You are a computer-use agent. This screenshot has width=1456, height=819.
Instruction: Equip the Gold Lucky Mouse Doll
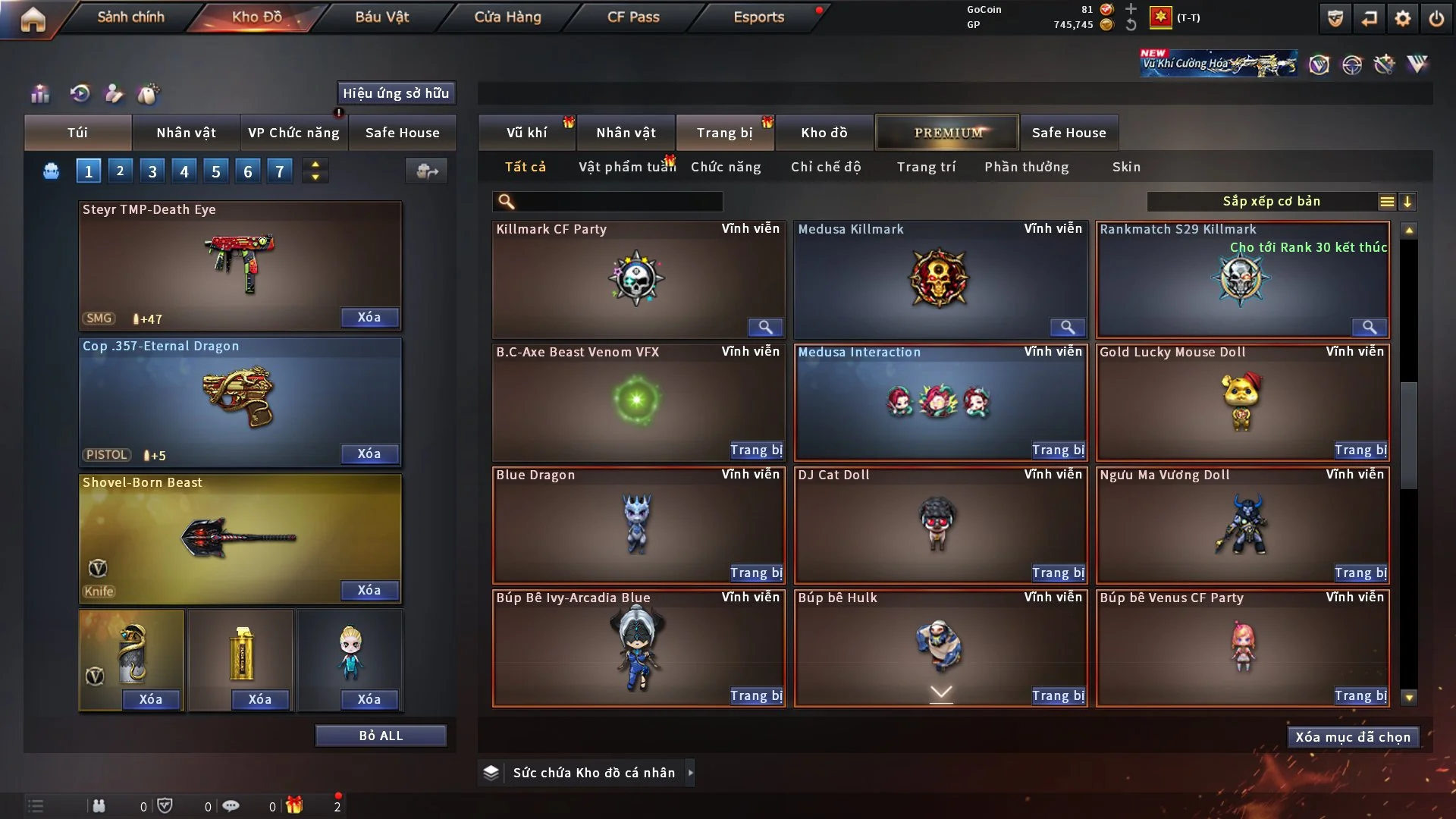1360,450
